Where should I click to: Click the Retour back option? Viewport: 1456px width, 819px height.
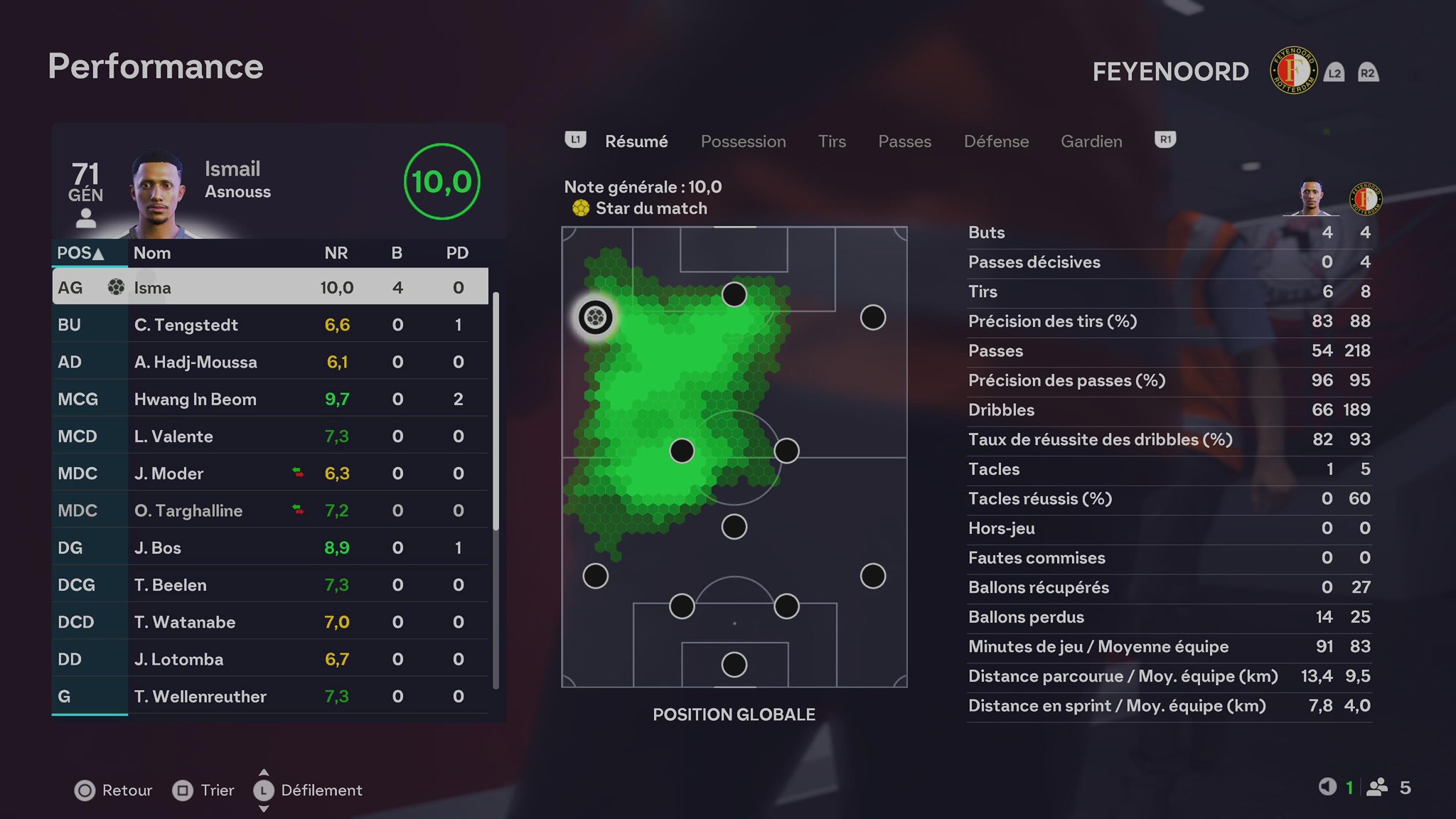point(114,791)
